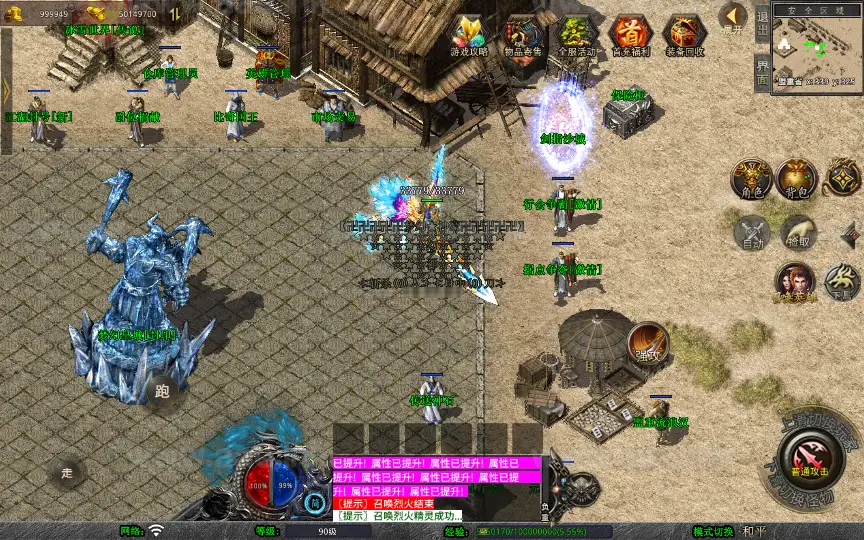Click the 模式切换 attack mode switch
This screenshot has width=864, height=540.
(x=720, y=531)
